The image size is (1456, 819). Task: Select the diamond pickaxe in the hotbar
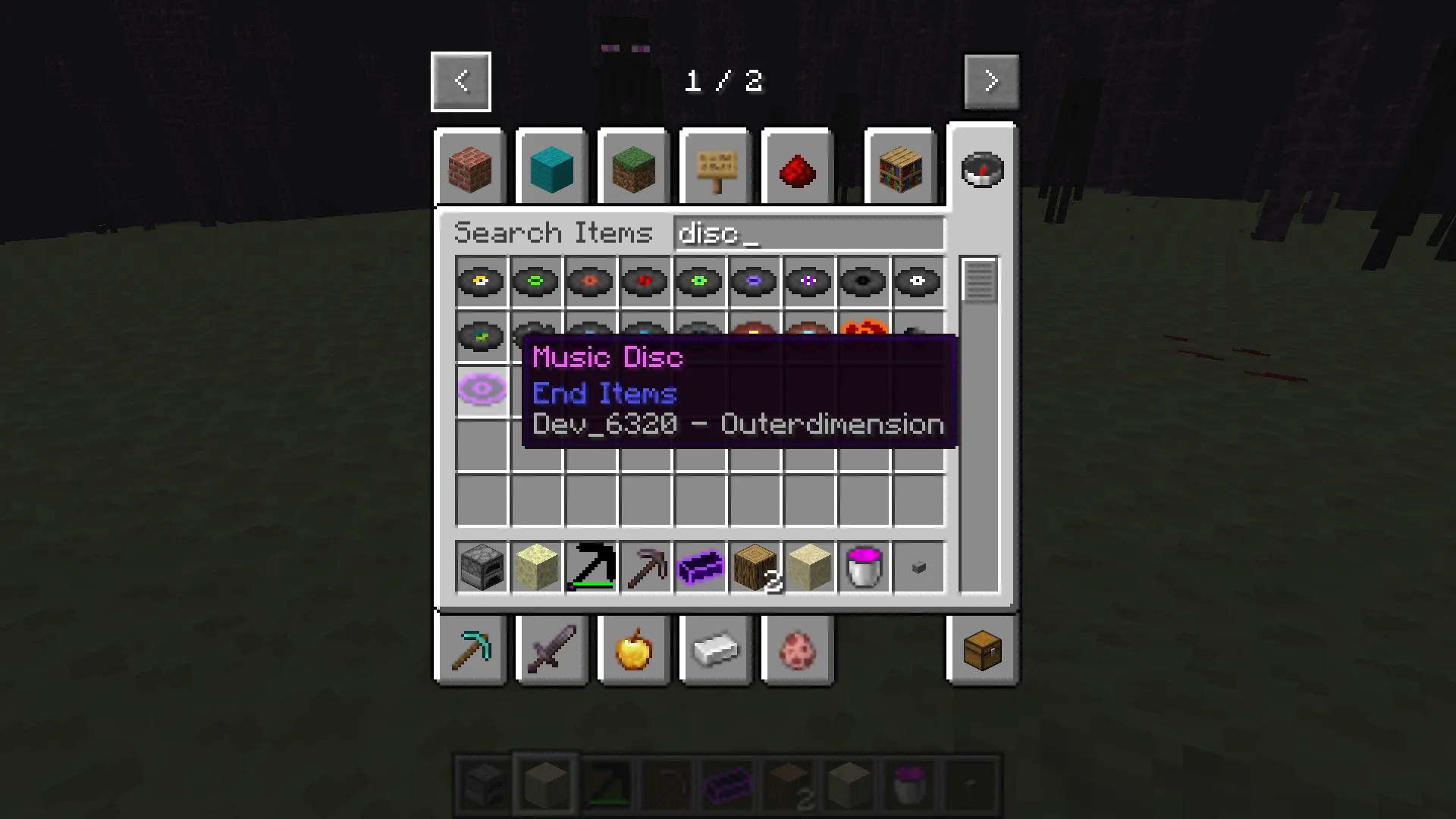[x=470, y=650]
